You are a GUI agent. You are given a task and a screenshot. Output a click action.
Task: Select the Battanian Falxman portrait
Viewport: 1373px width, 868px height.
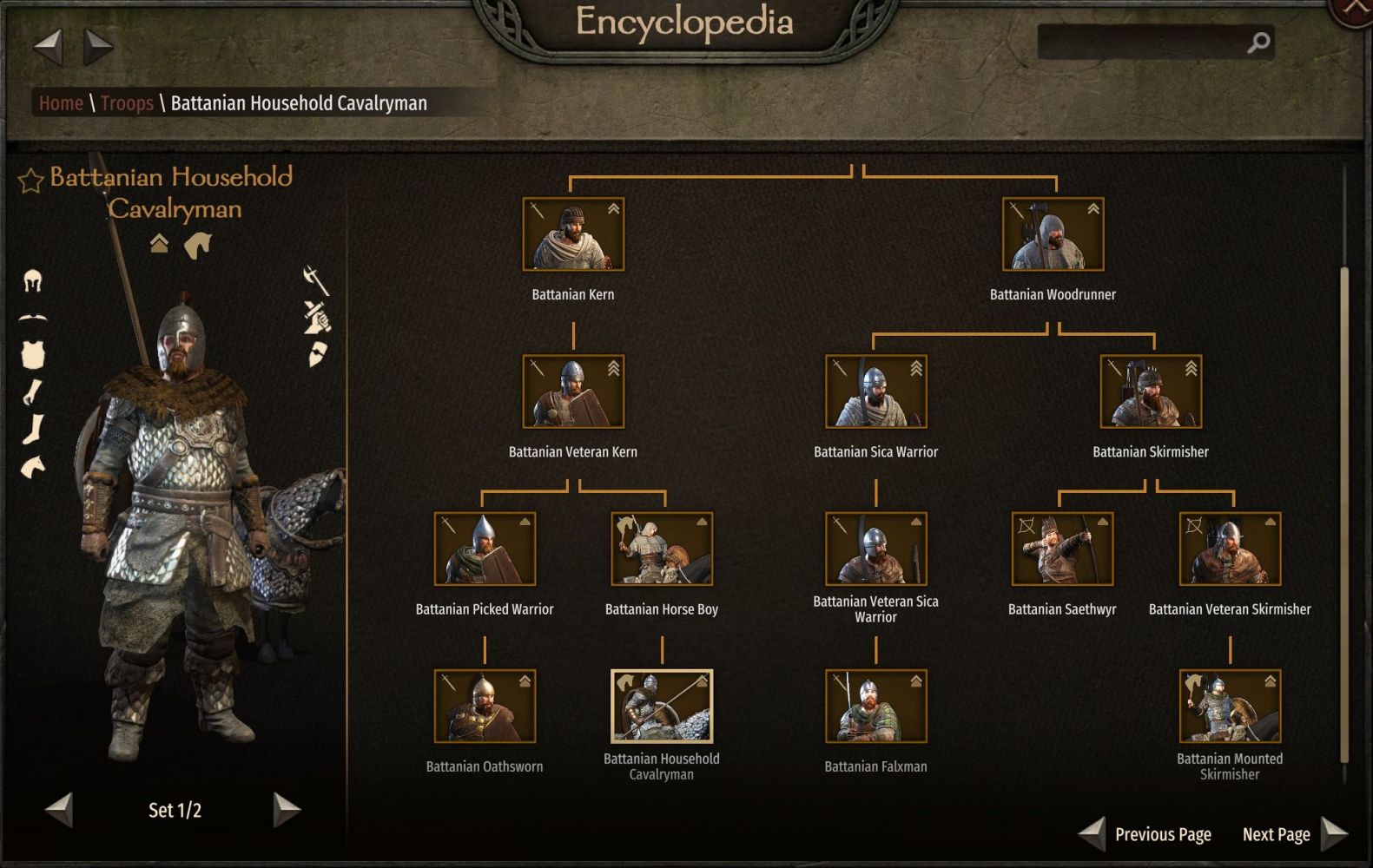(875, 706)
